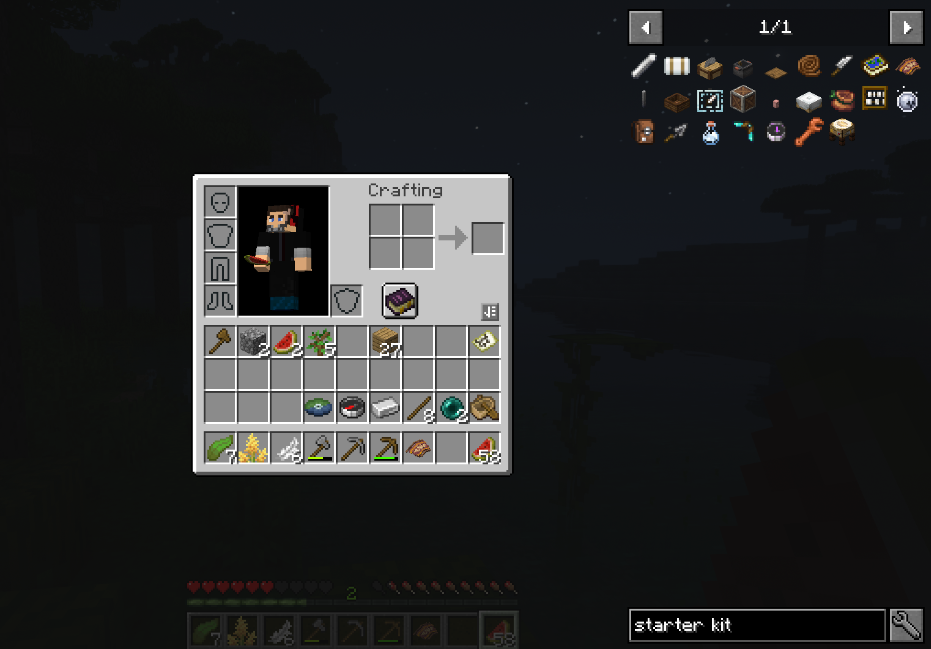
Task: Pick up the melon slice stack of 58
Action: coord(484,448)
